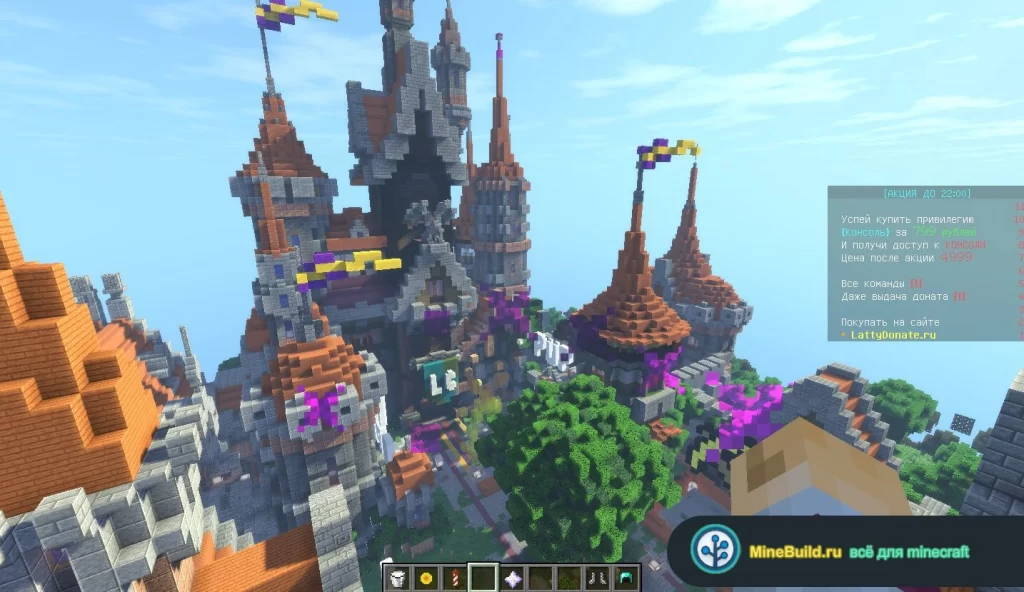Select the white bucket hotbar slot

pos(398,577)
